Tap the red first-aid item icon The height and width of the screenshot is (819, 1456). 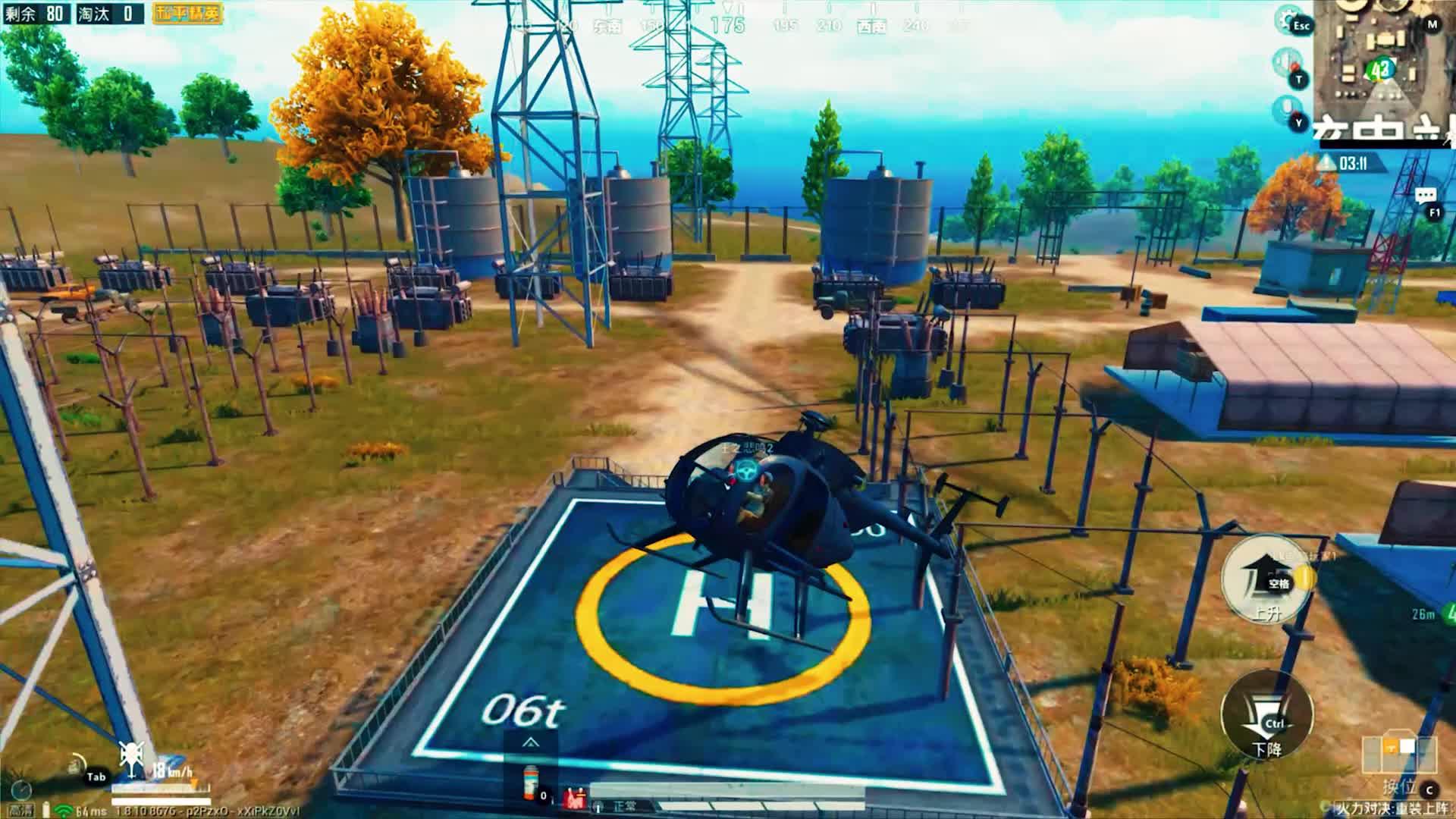pyautogui.click(x=574, y=798)
